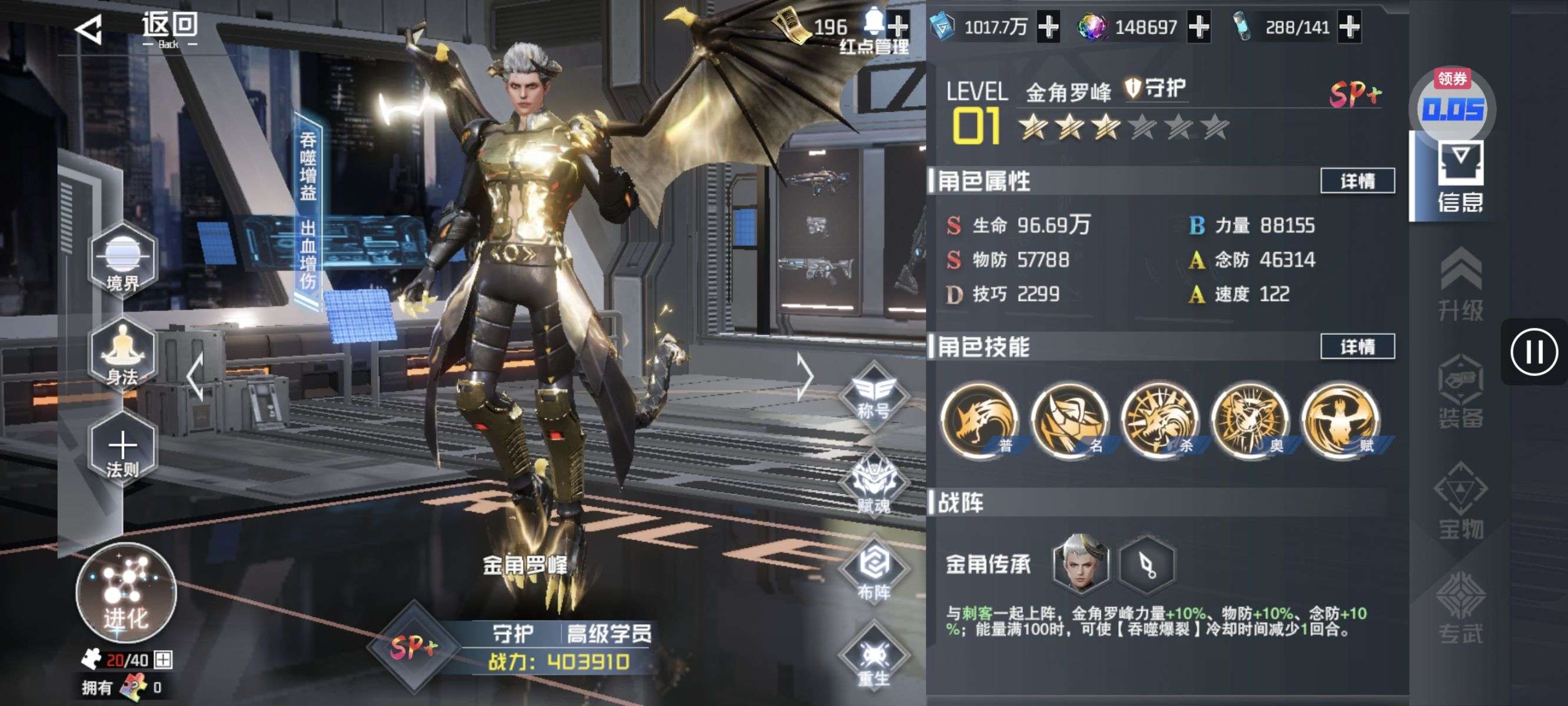Switch to the 装备 equipment tab
The image size is (1568, 706).
(1460, 392)
